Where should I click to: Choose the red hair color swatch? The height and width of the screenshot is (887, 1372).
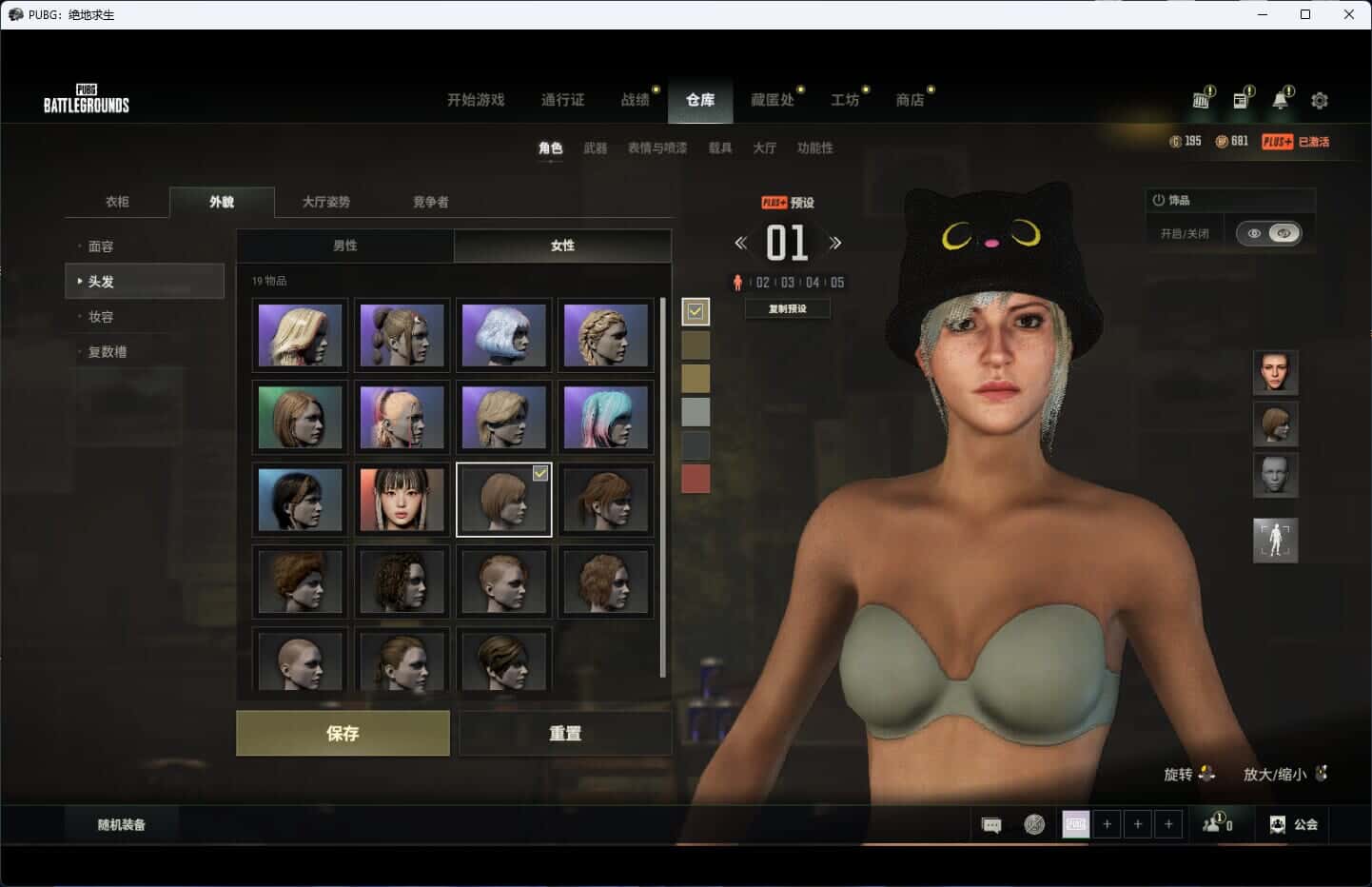click(696, 479)
